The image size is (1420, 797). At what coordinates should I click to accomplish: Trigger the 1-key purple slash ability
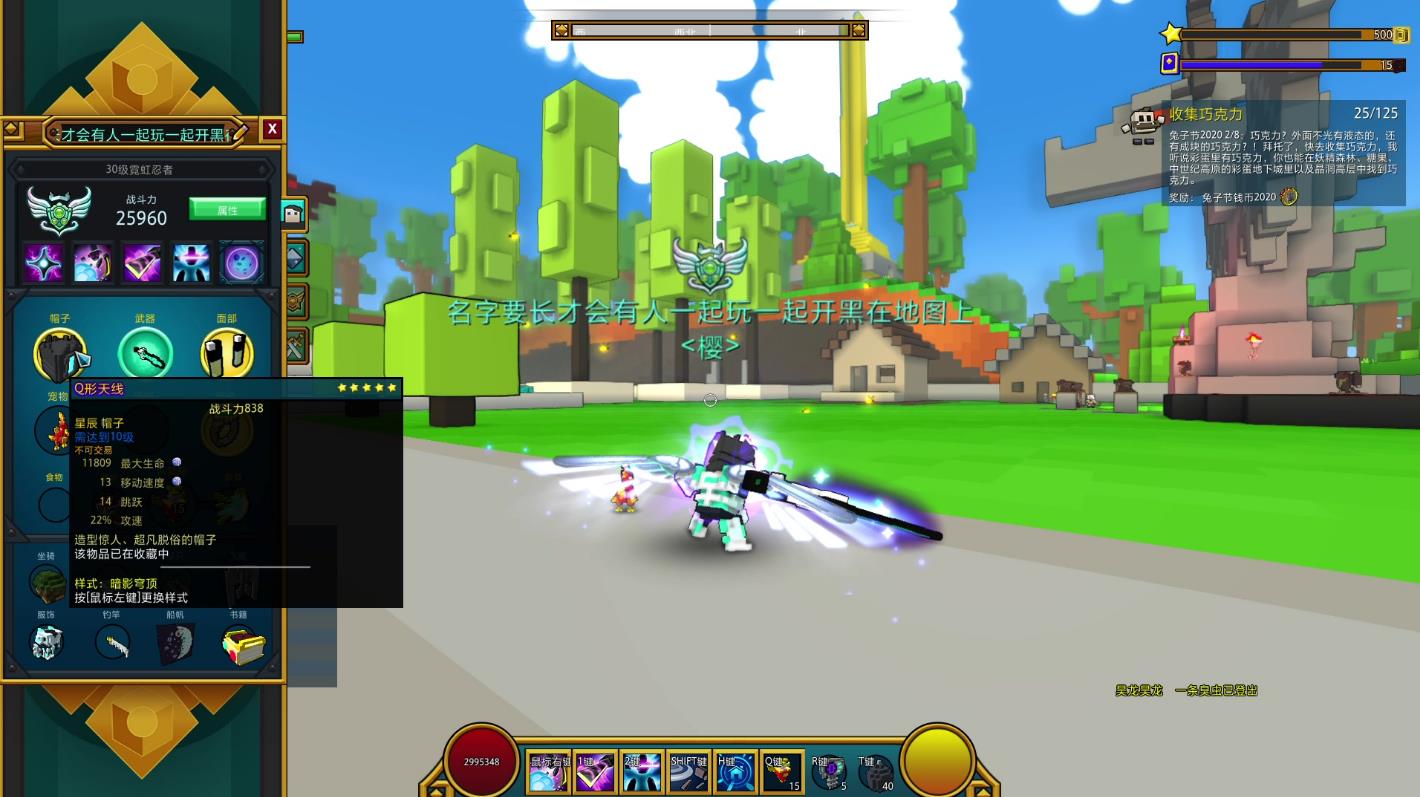click(595, 773)
